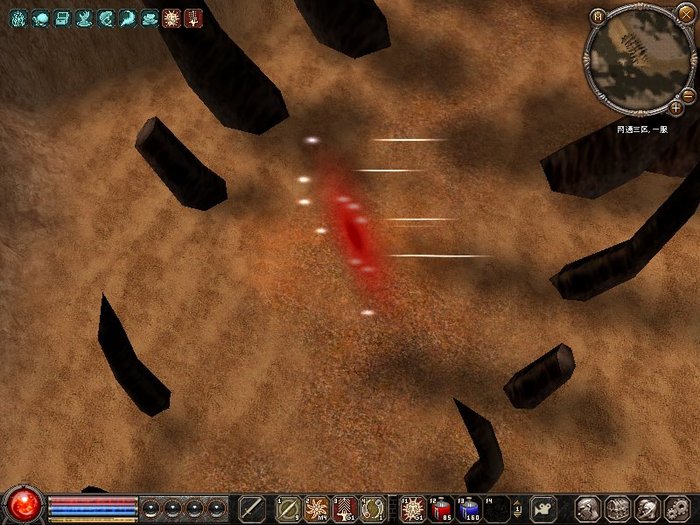Click the red orb at bottom-left
The height and width of the screenshot is (525, 700).
(x=24, y=504)
